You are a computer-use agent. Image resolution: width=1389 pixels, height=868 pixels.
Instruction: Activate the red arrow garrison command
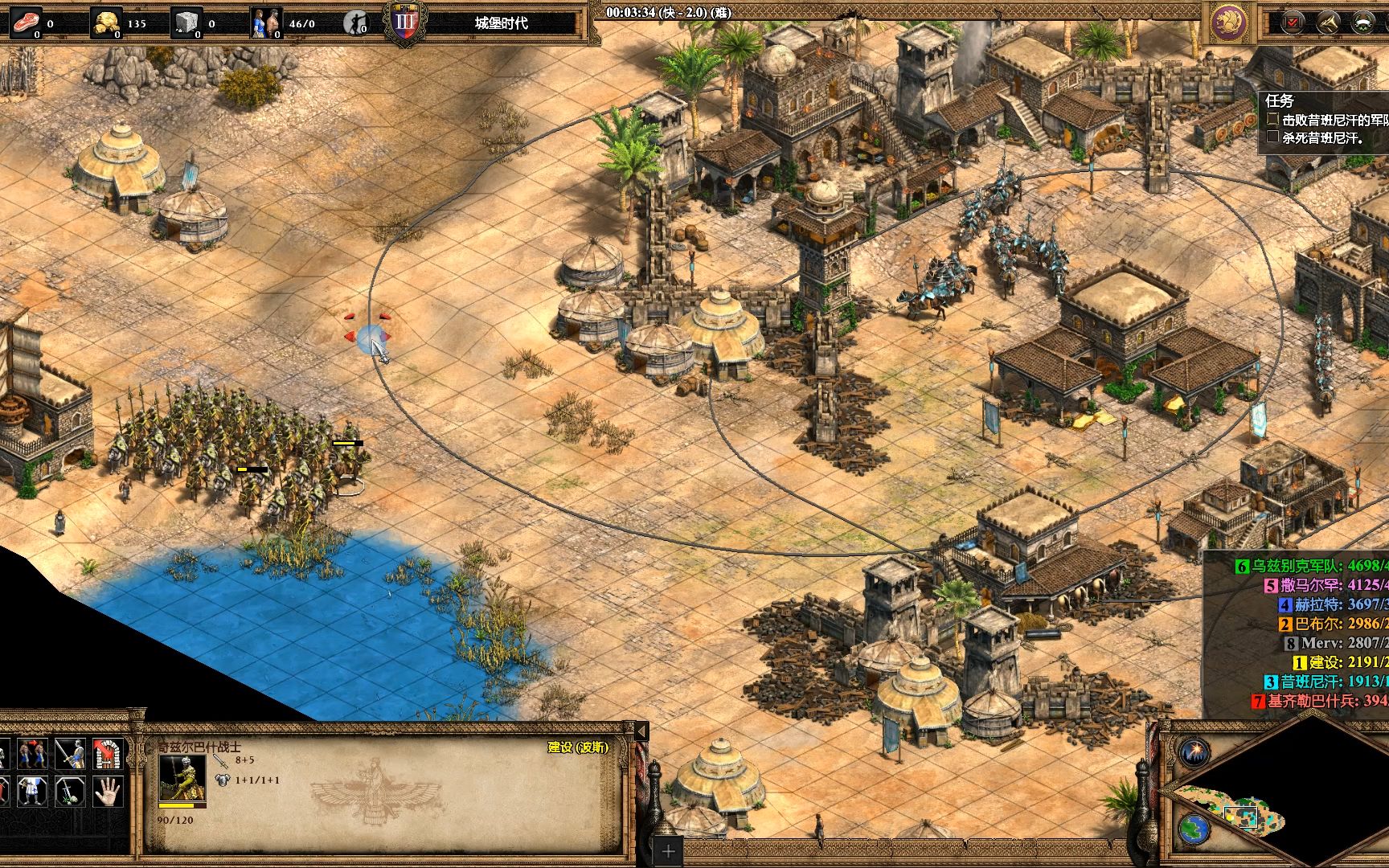pos(107,754)
